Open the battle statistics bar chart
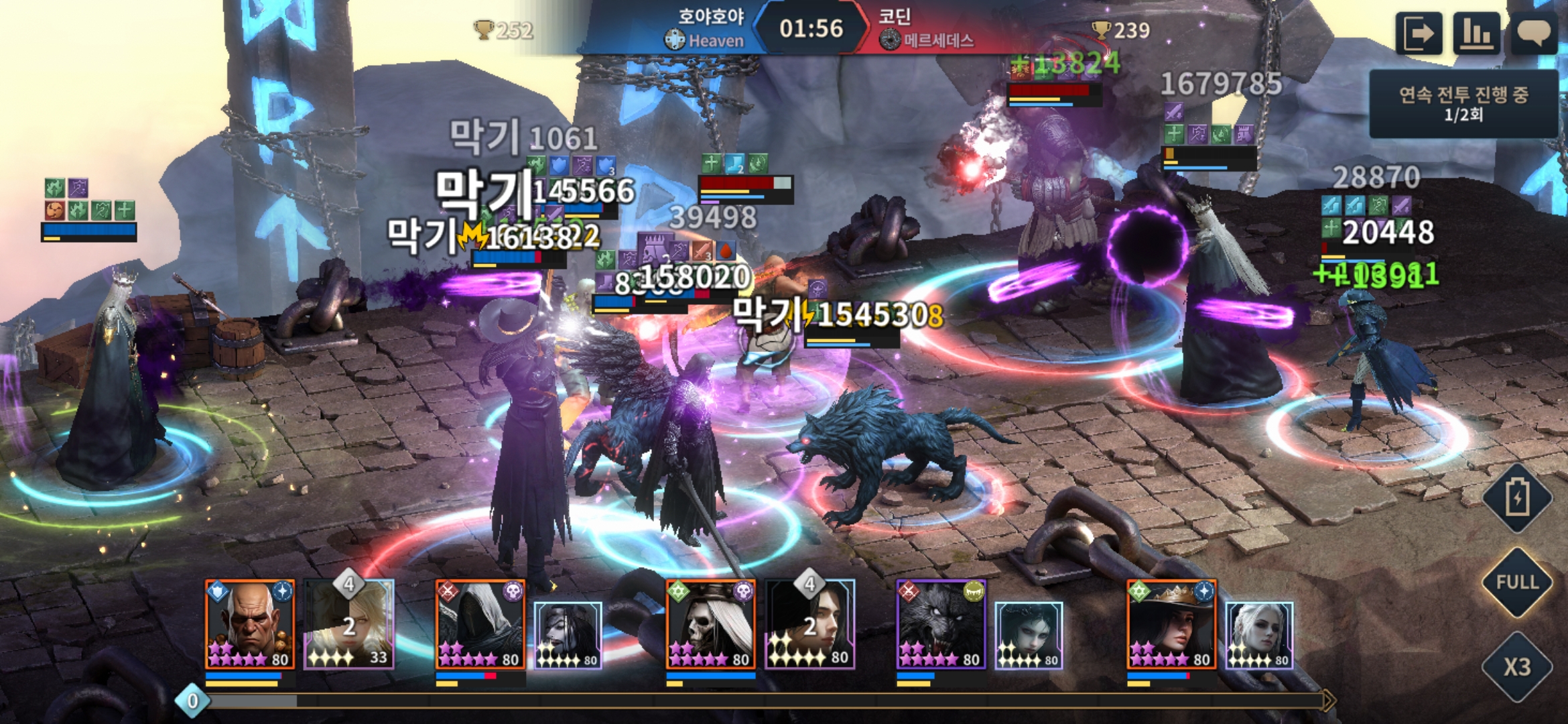Screen dimensions: 1568x724 (1476, 33)
